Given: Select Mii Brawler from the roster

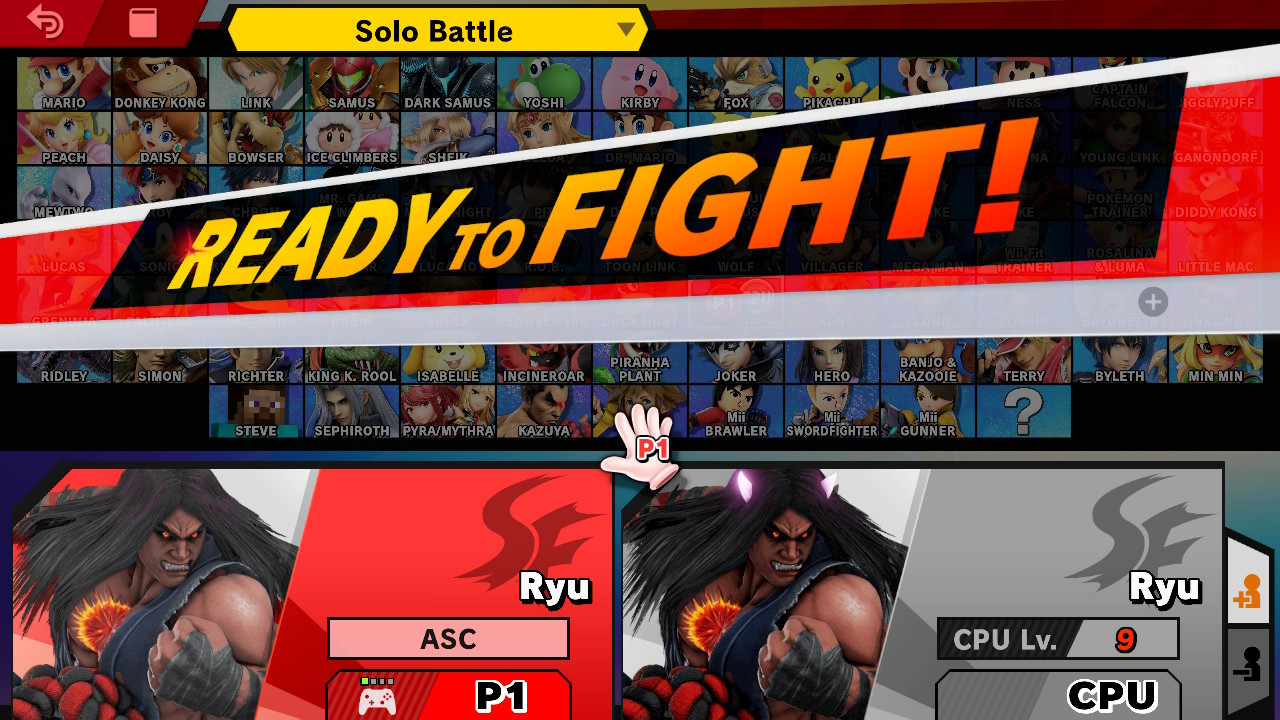Looking at the screenshot, I should pyautogui.click(x=736, y=410).
